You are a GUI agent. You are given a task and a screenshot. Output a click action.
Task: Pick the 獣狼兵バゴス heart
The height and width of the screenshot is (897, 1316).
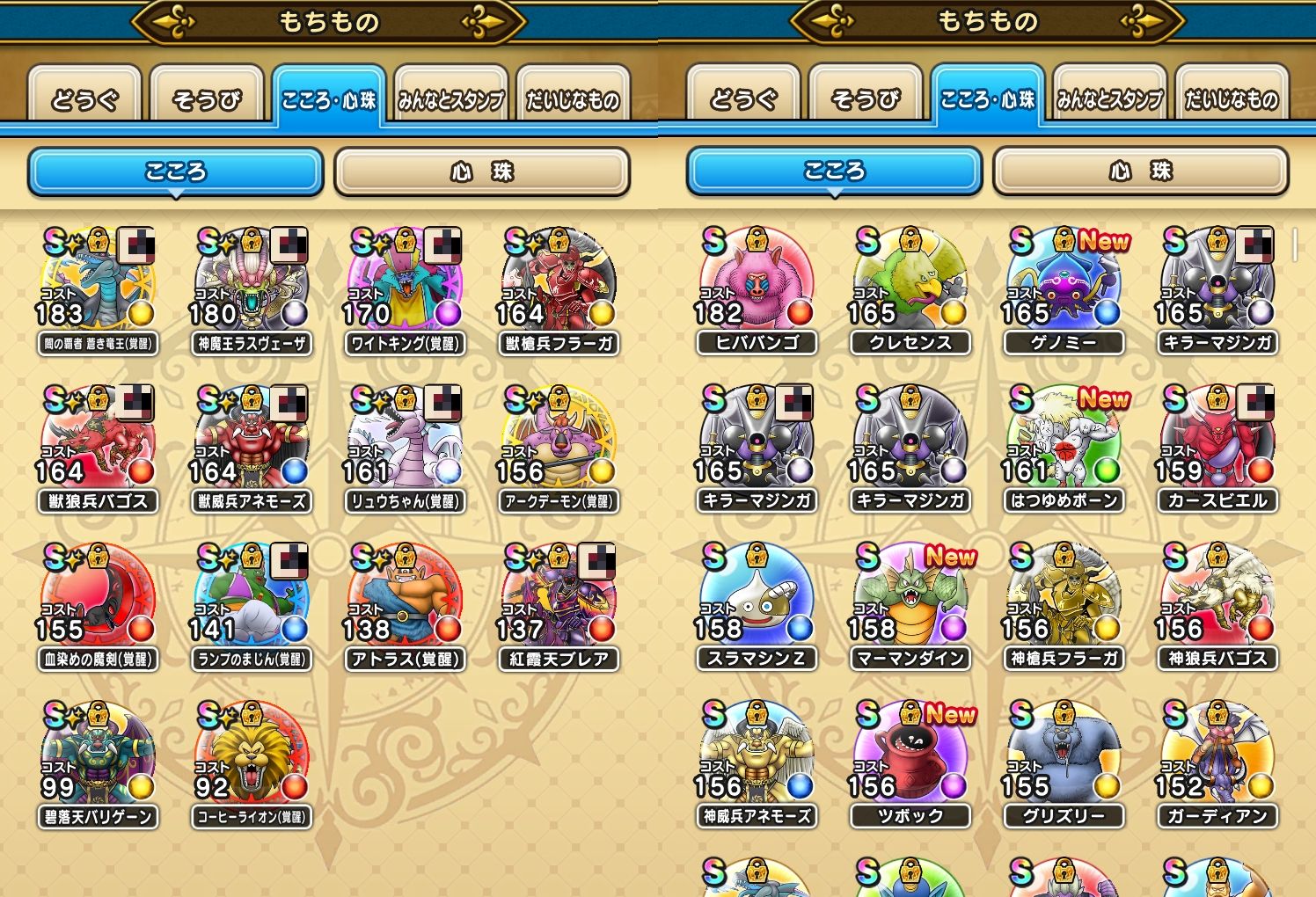coord(98,440)
